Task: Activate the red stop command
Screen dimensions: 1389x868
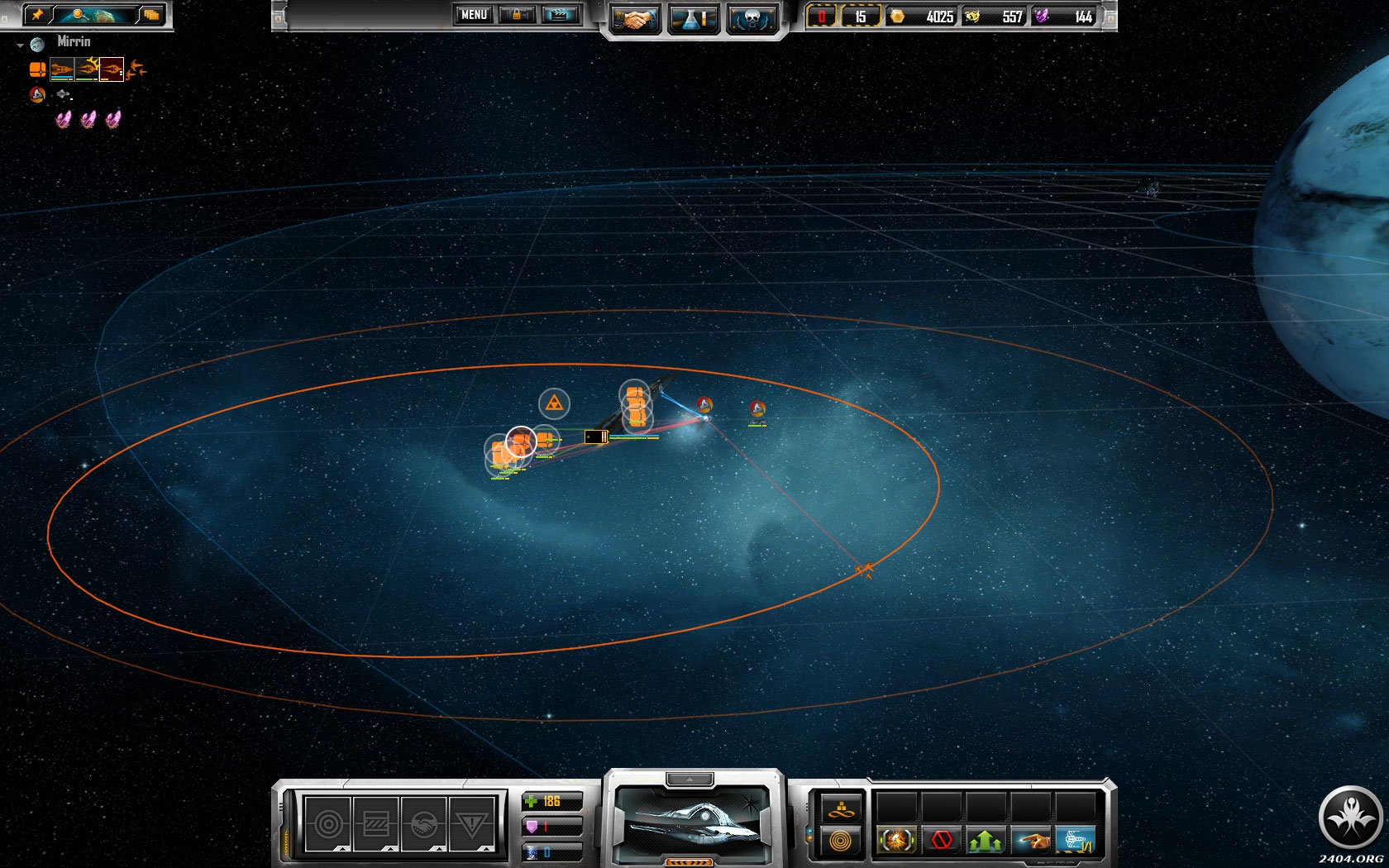Action: coord(941,841)
